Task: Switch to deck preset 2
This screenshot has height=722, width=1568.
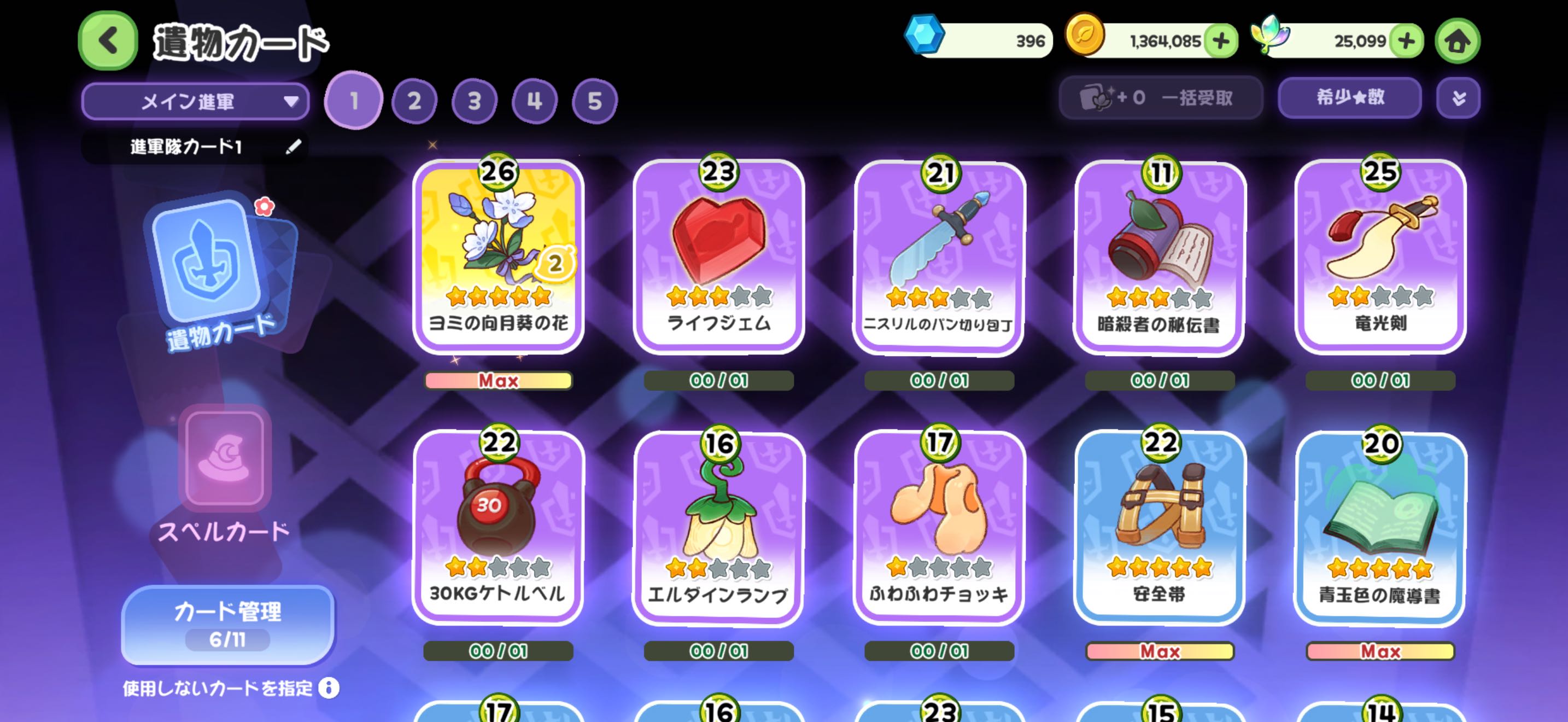Action: pos(414,101)
